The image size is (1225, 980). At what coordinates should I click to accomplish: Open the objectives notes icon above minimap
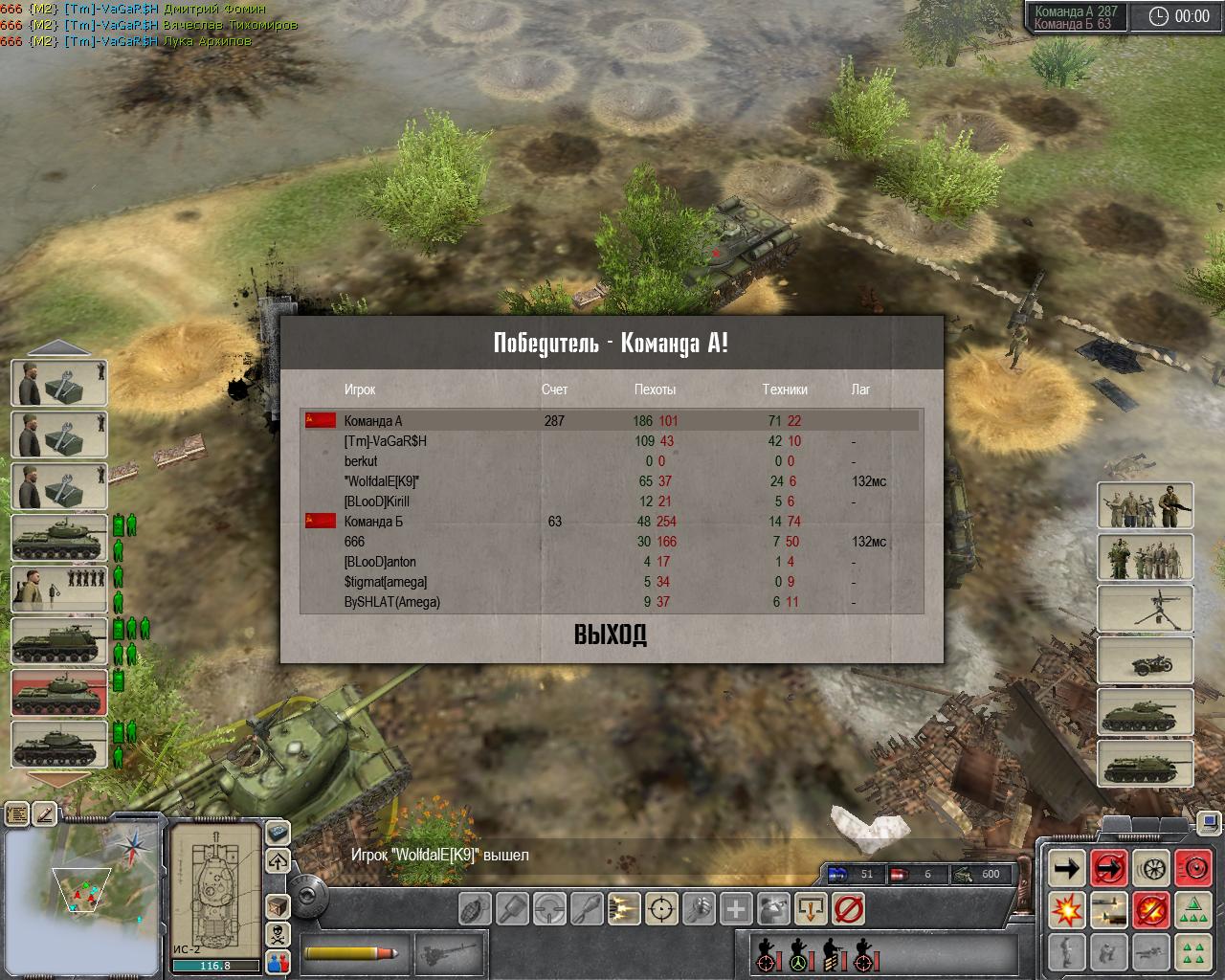(x=17, y=814)
